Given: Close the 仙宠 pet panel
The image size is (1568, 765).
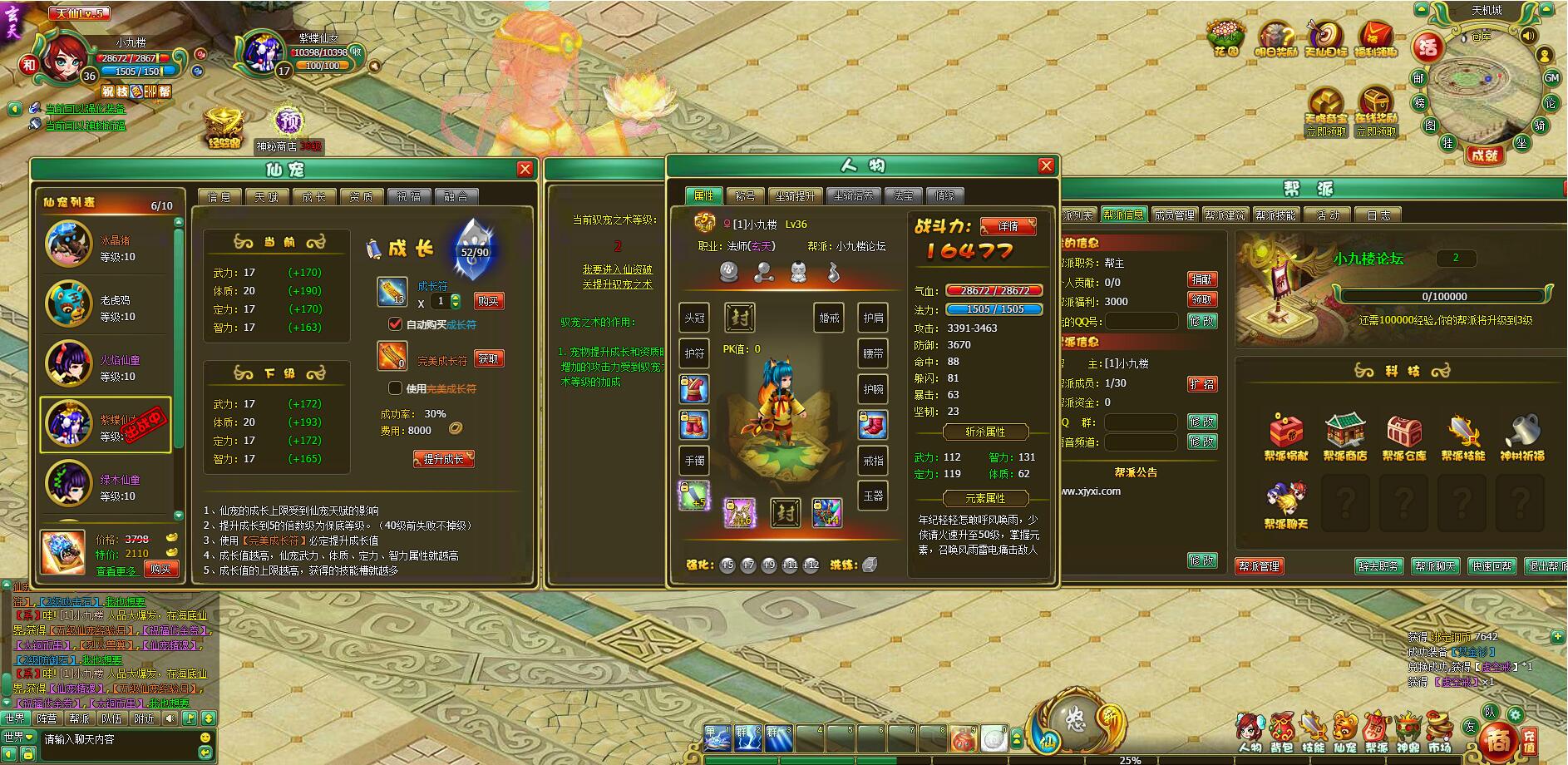Looking at the screenshot, I should [x=525, y=170].
